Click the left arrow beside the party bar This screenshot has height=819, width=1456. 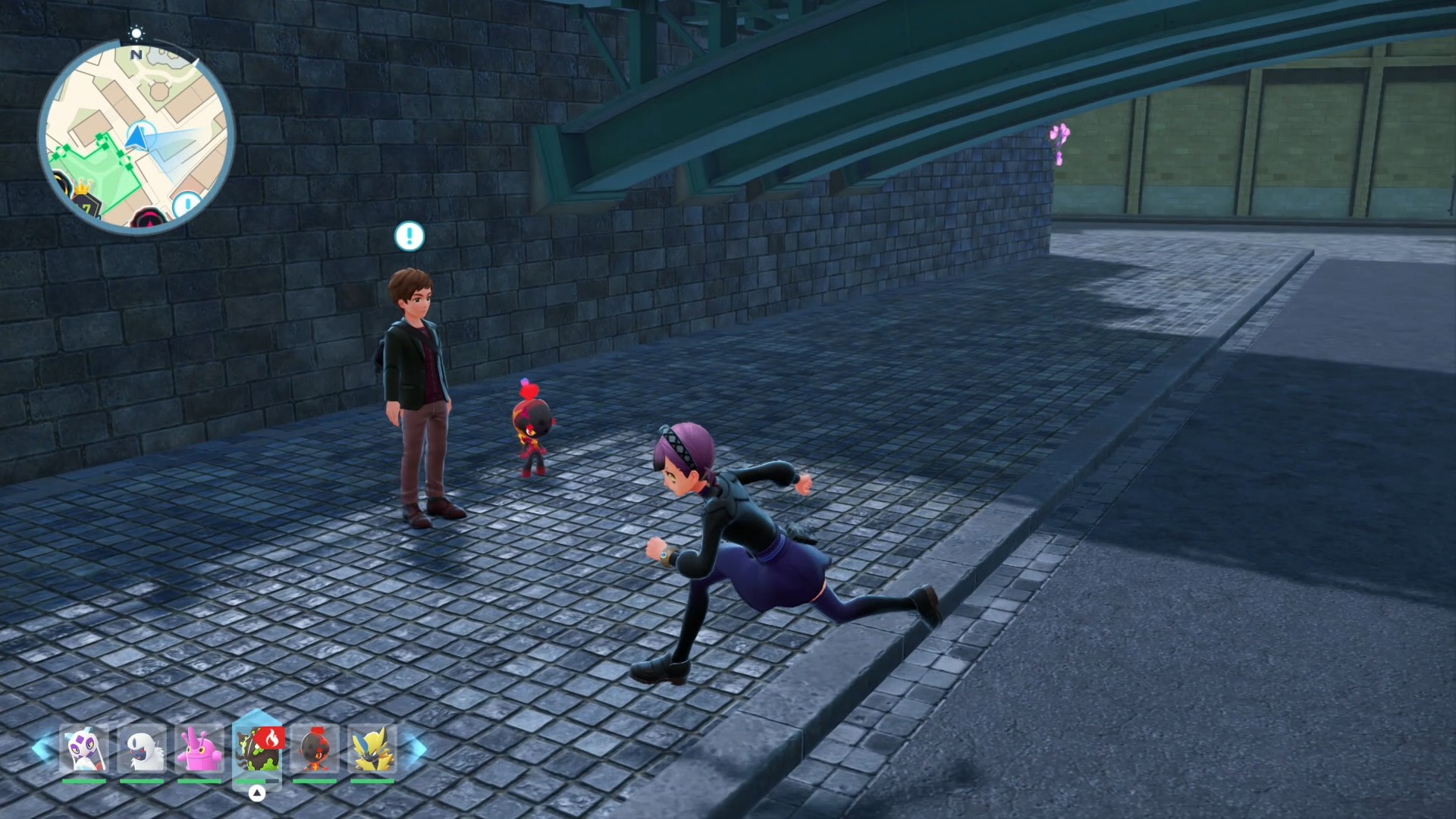[42, 749]
